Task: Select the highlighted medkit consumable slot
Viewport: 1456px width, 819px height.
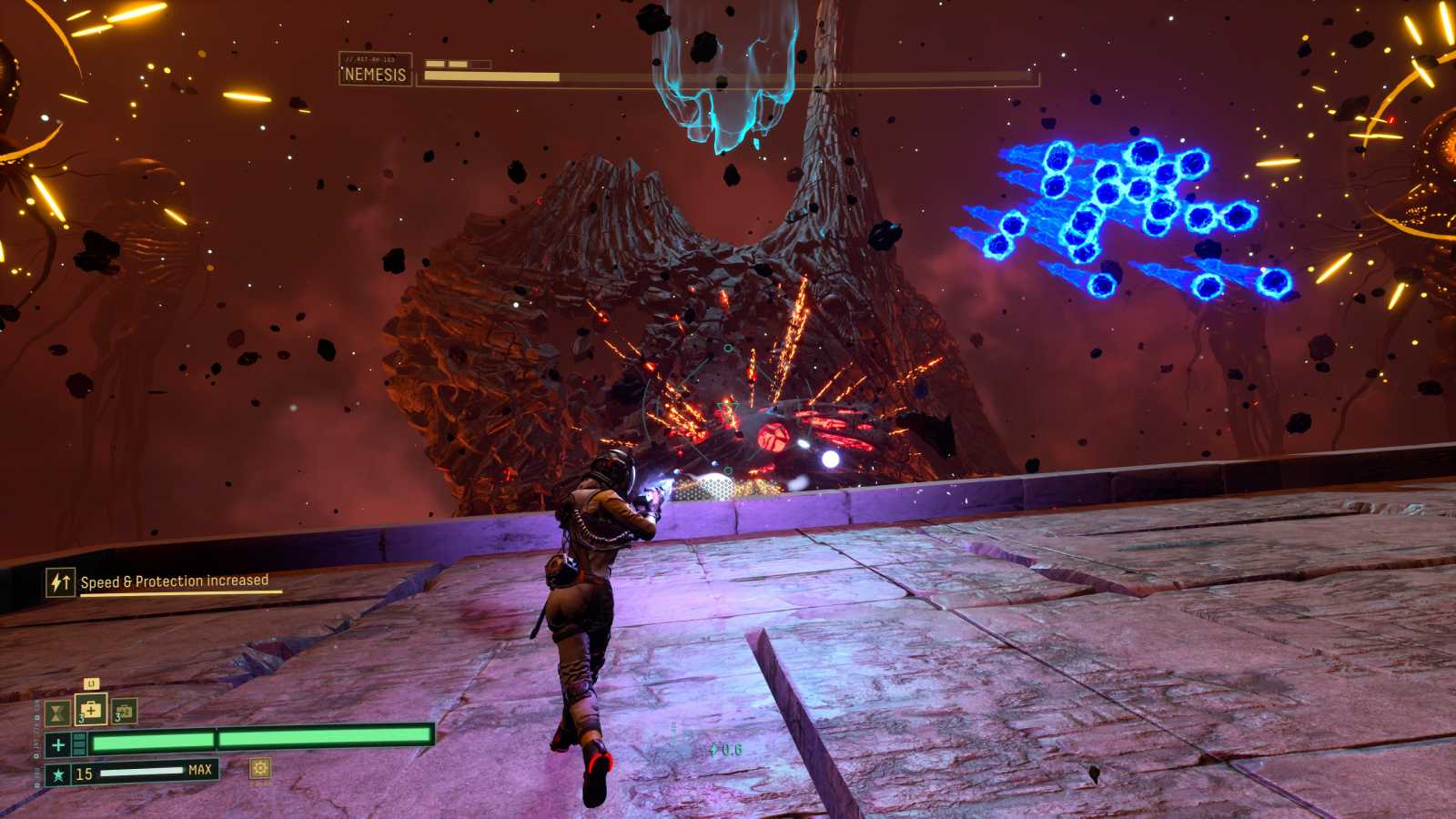Action: [x=91, y=710]
